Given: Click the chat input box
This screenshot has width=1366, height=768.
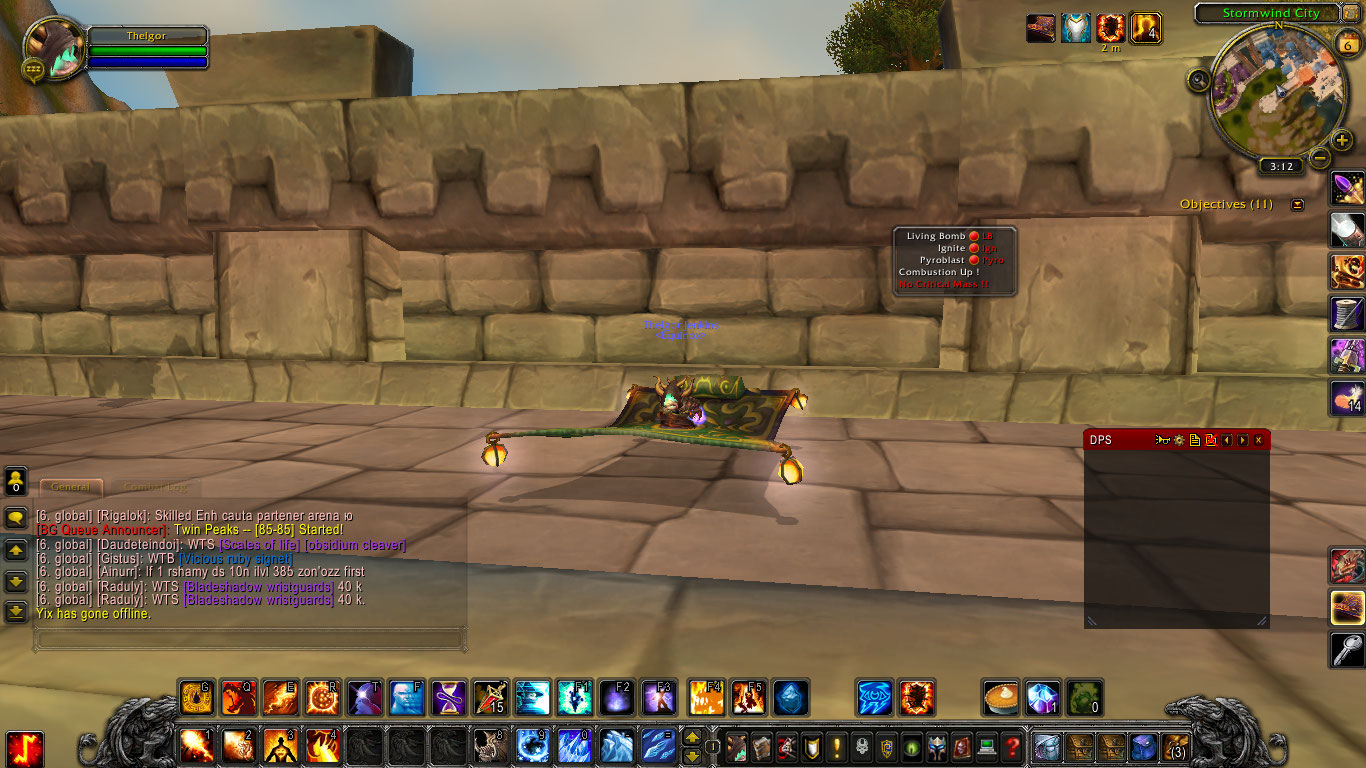Looking at the screenshot, I should [248, 638].
